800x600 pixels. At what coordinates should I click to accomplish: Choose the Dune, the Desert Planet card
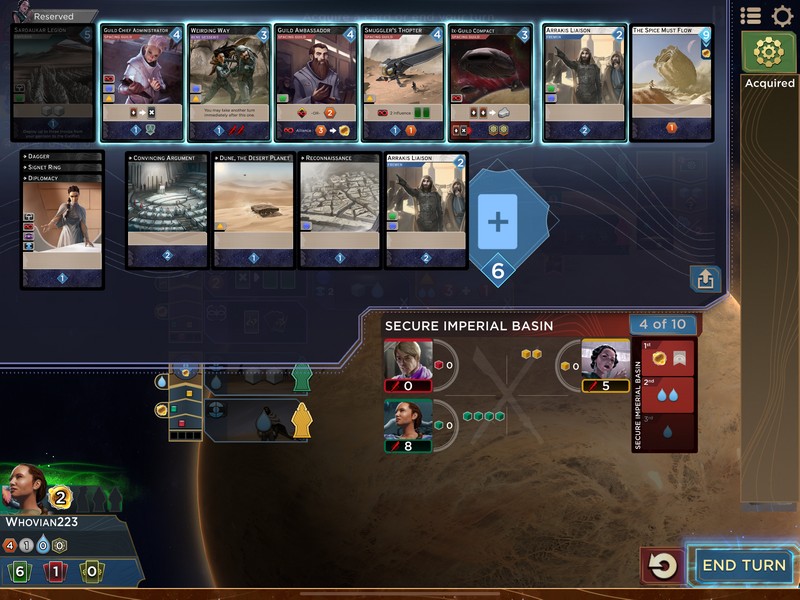[253, 210]
